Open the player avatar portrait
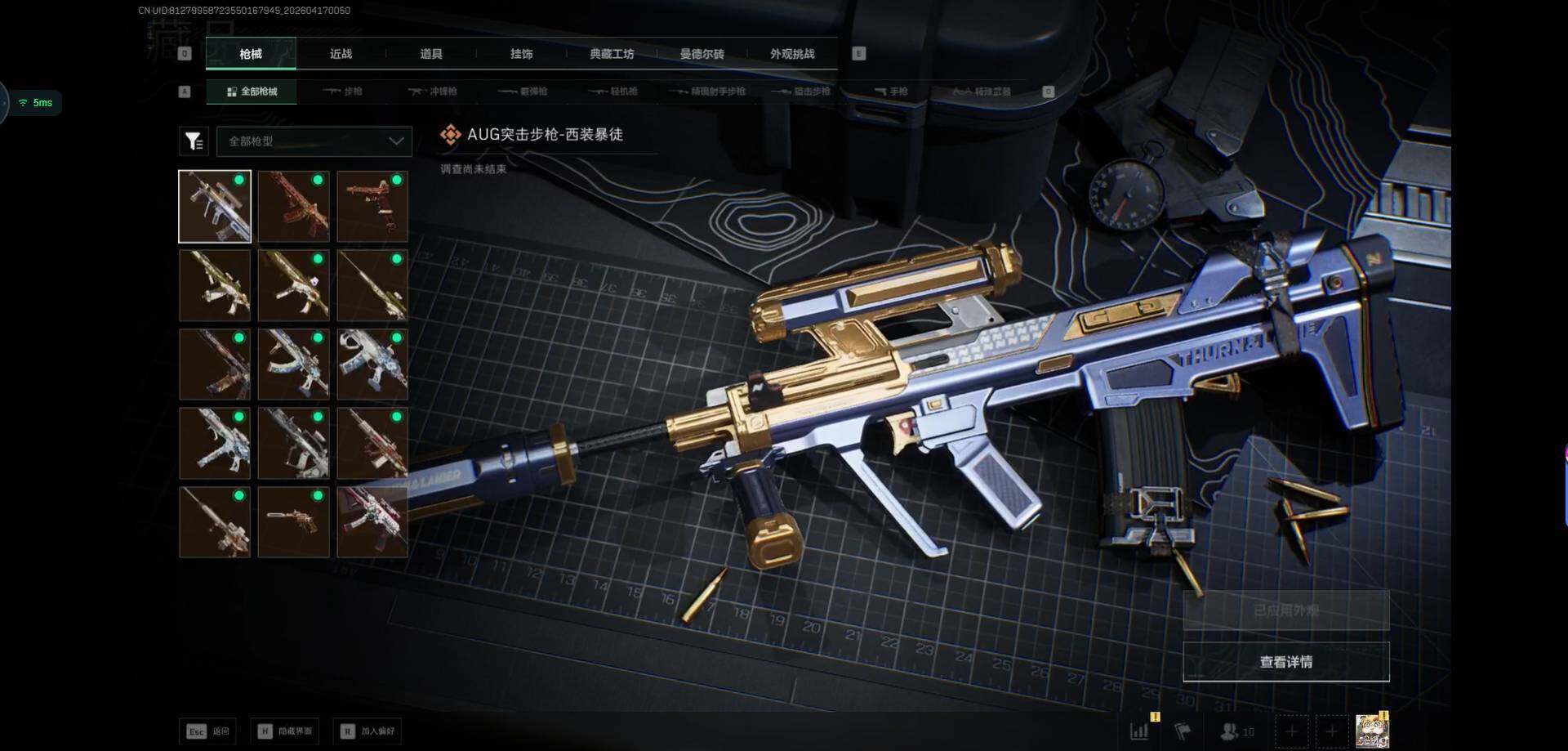Screen dimensions: 1568x751 click(x=1372, y=731)
